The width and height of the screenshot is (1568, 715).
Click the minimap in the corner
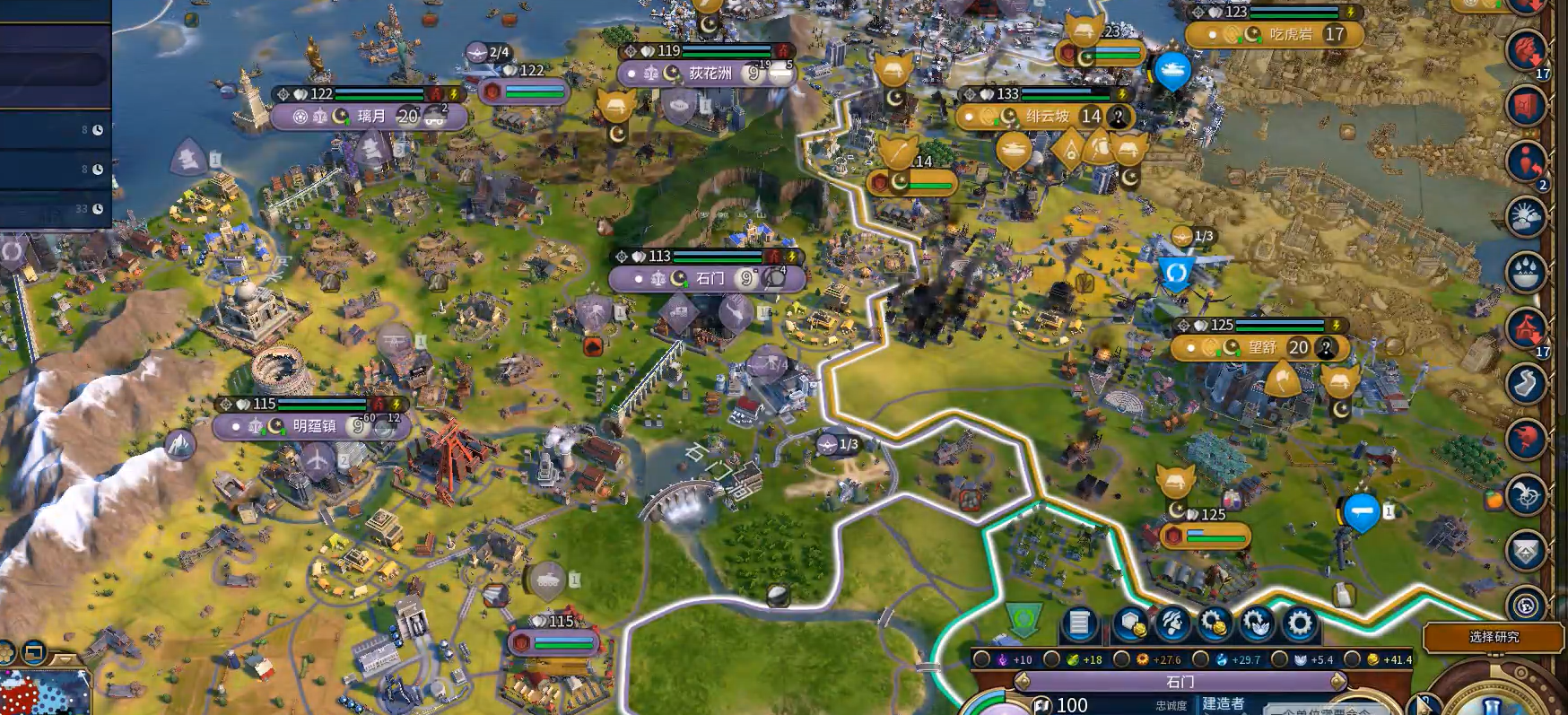[45, 693]
